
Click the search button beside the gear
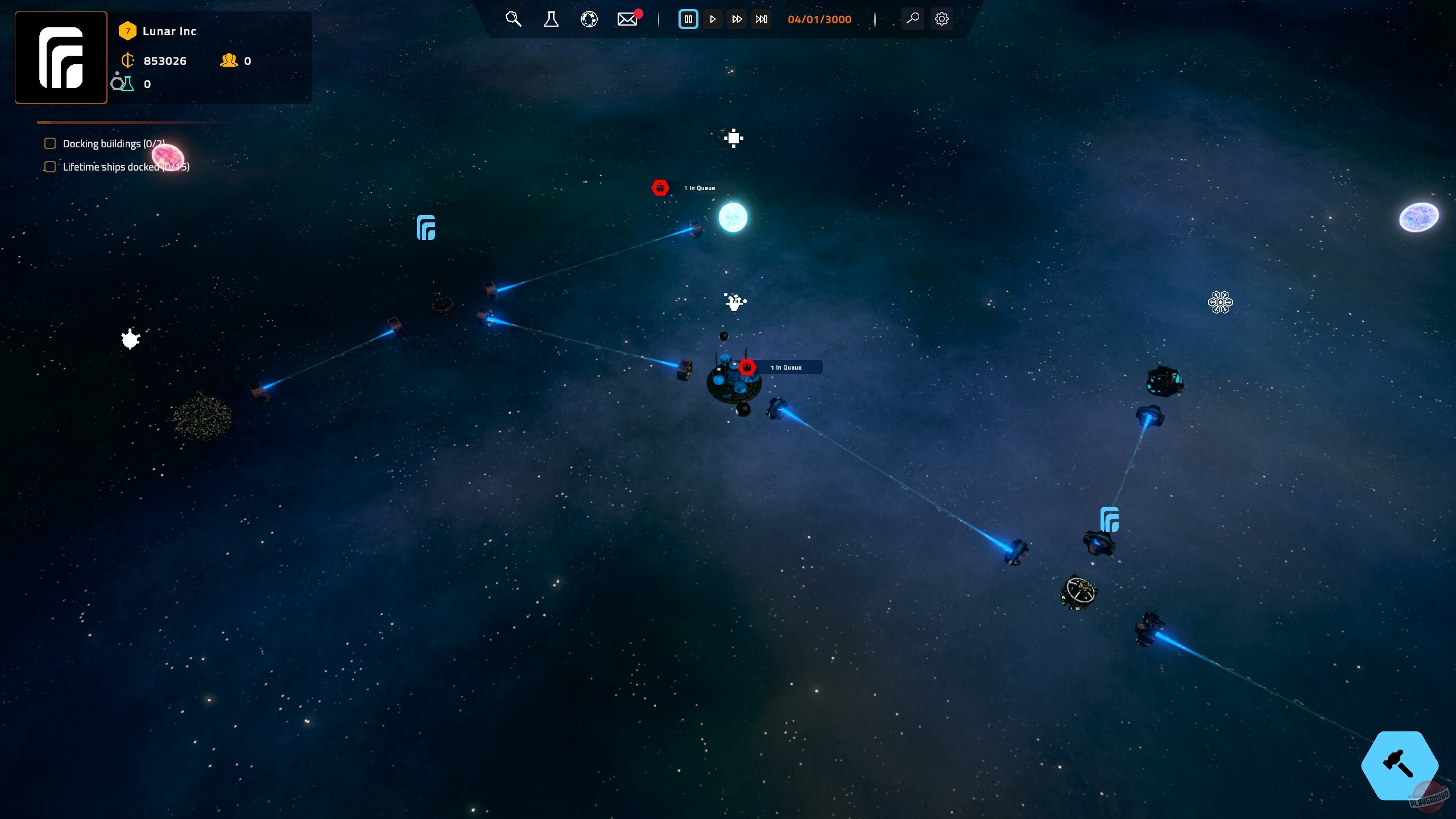(913, 19)
